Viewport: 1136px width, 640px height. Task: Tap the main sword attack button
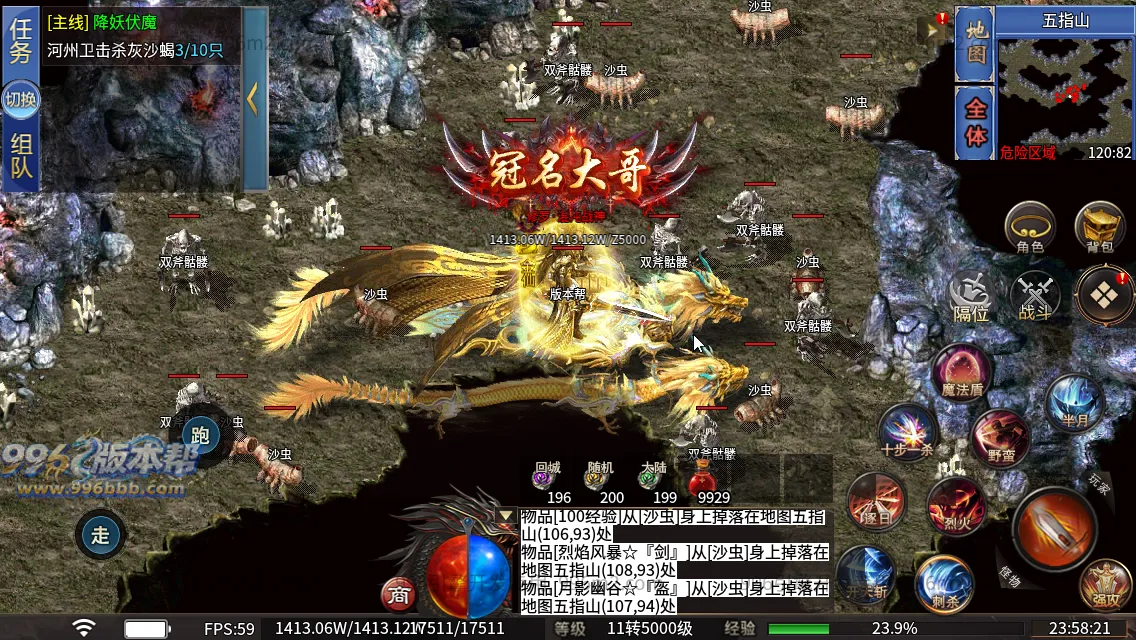(x=1054, y=528)
